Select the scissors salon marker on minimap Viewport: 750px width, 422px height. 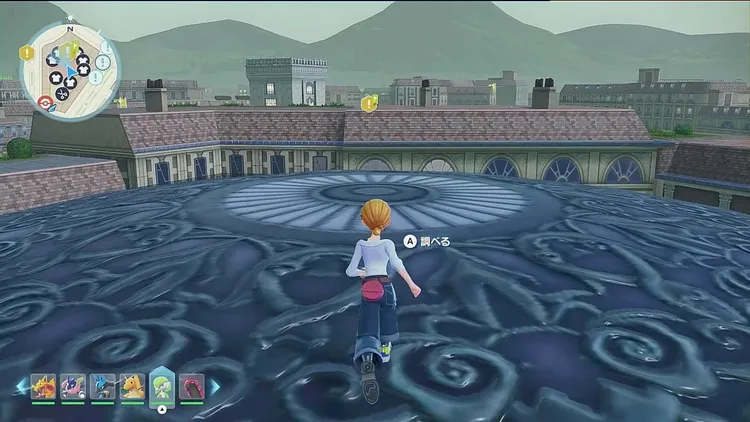(61, 94)
